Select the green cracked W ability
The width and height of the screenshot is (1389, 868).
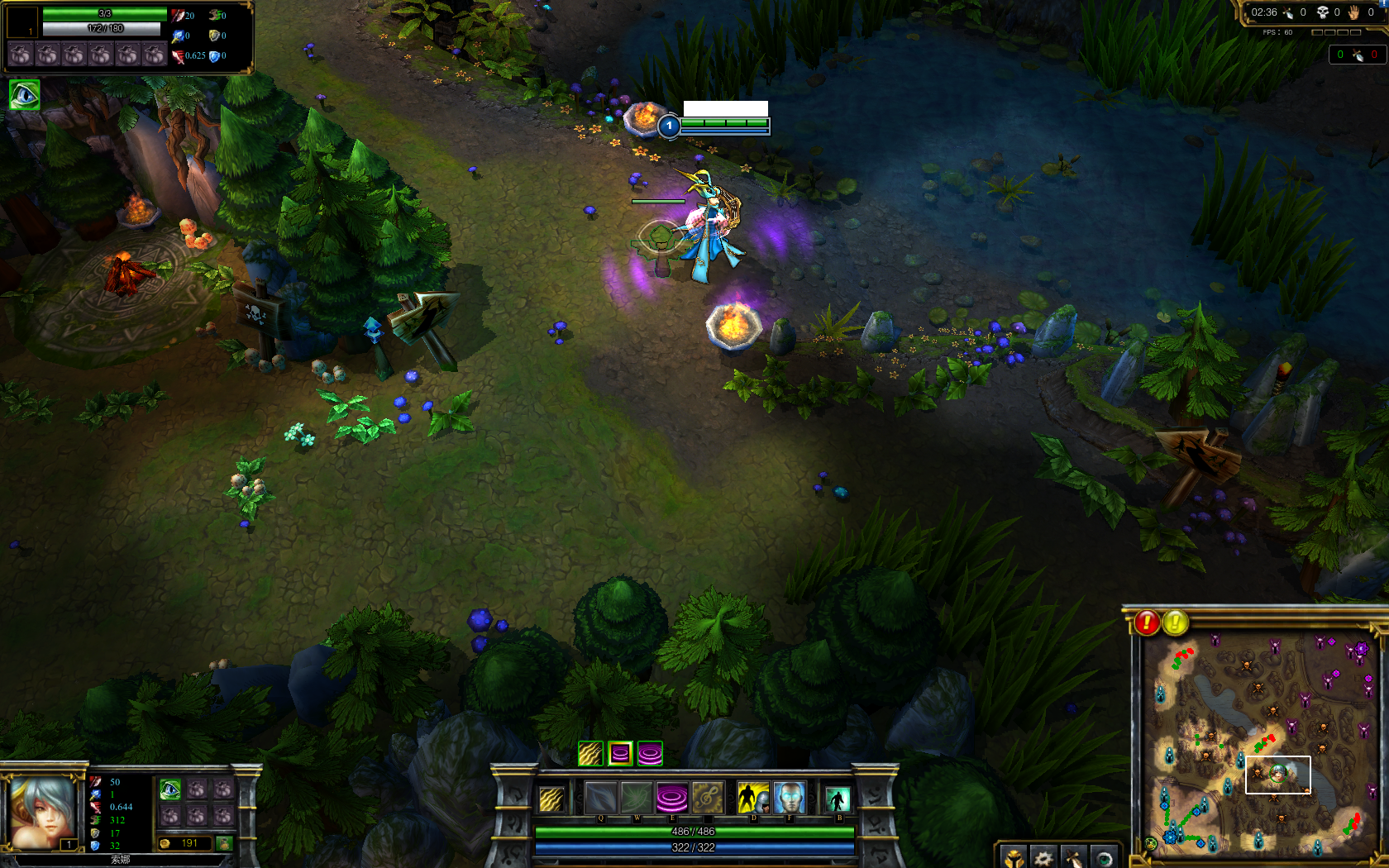[637, 799]
